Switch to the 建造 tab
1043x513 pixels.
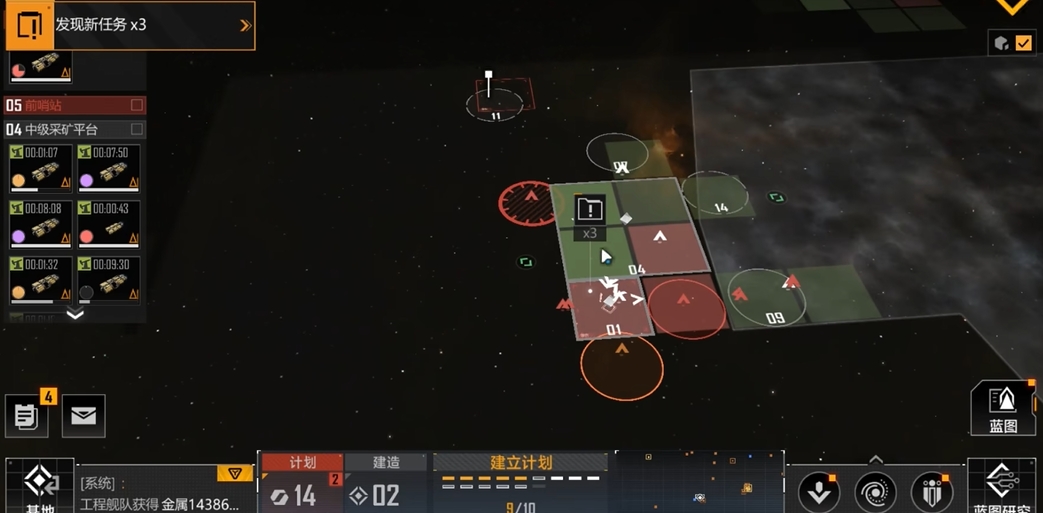386,462
